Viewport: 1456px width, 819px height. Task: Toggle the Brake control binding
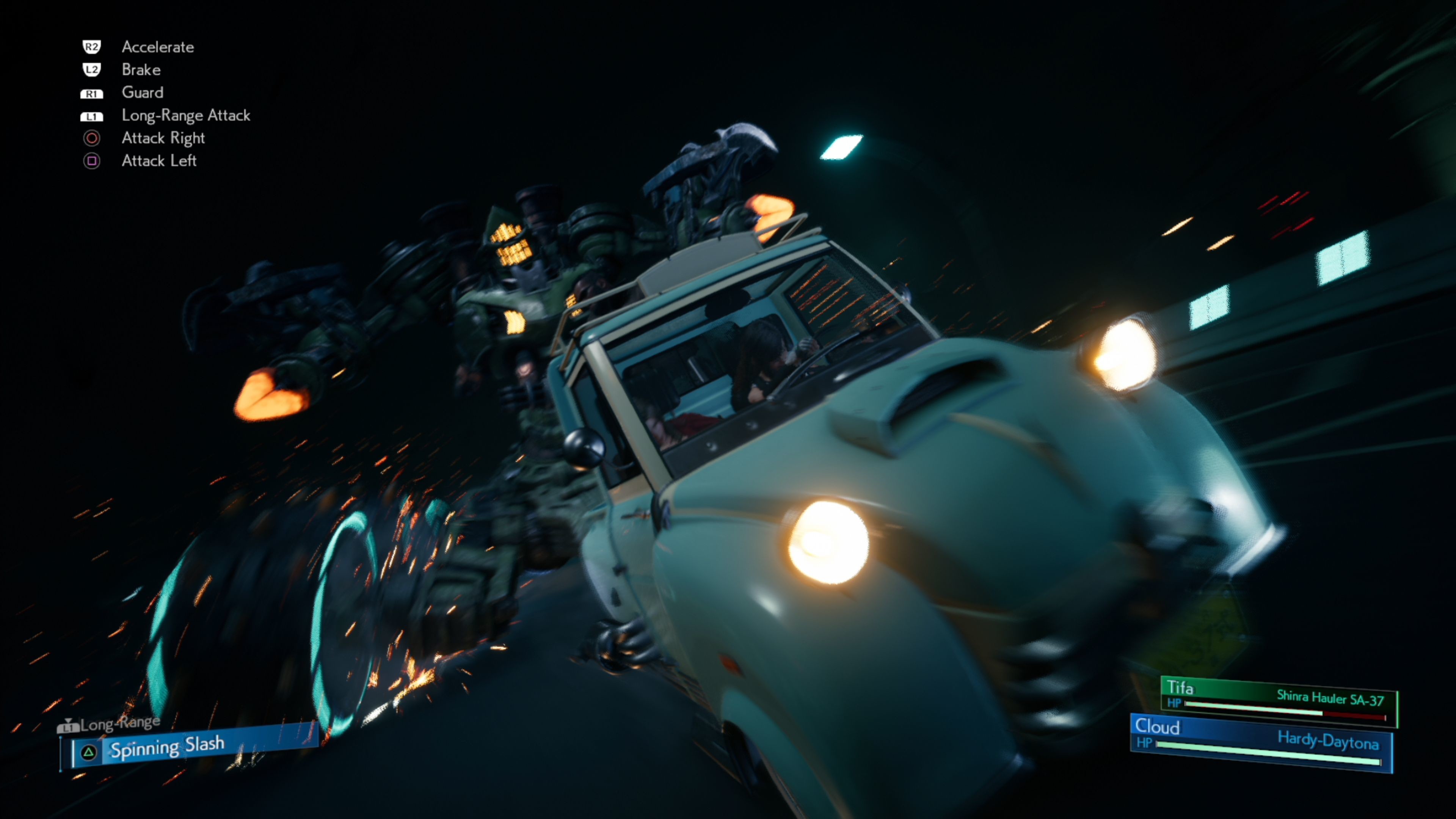[x=141, y=69]
